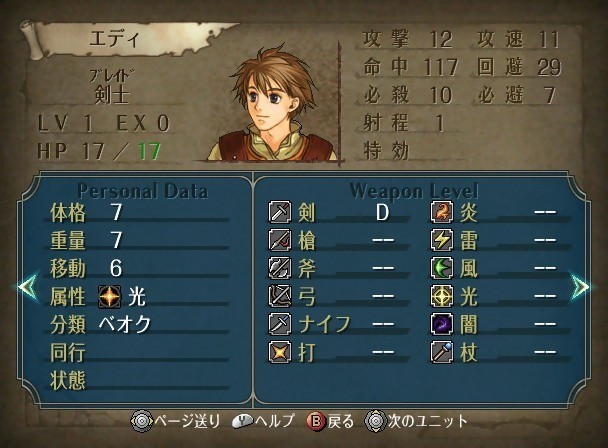Click the left page arrow

pyautogui.click(x=26, y=288)
